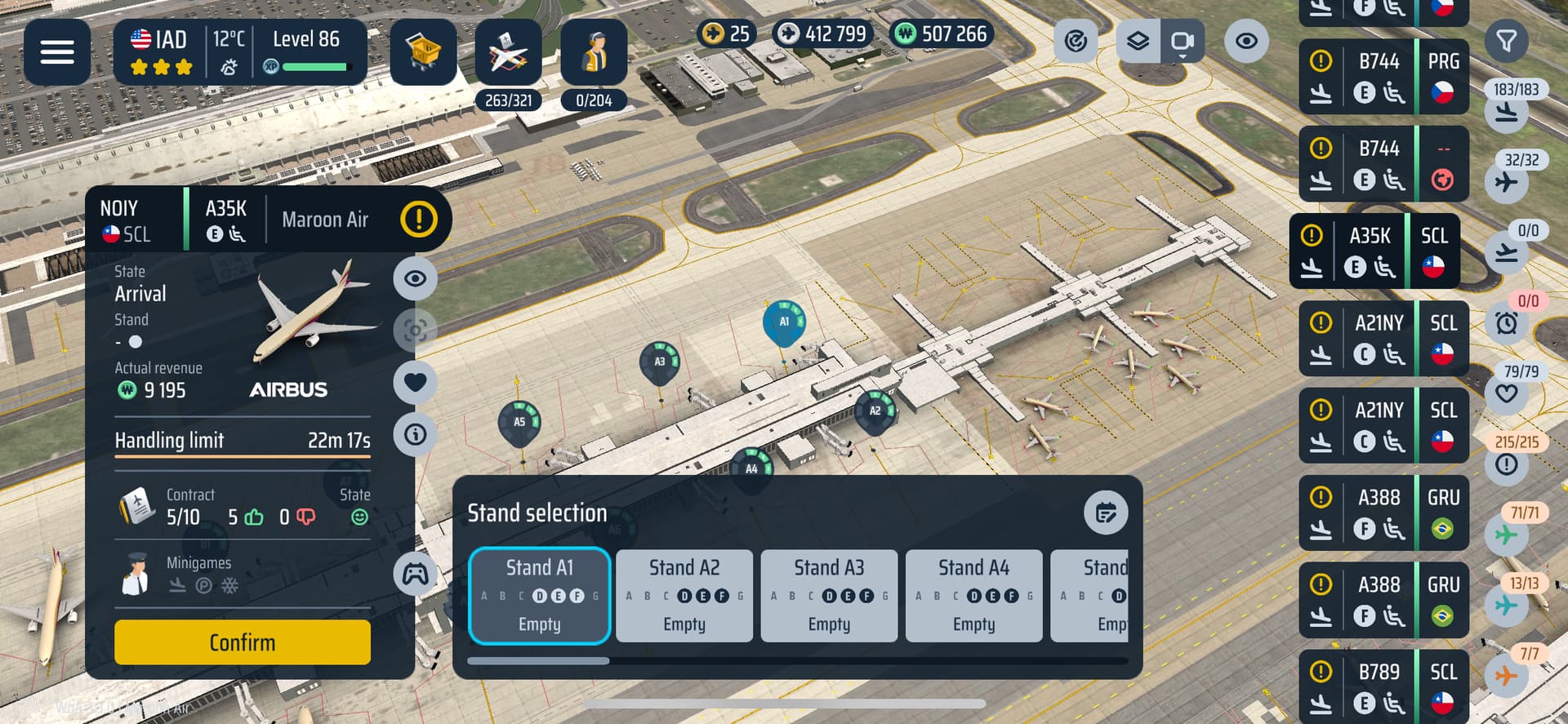
Task: Open the hamburger main menu
Action: pos(57,52)
